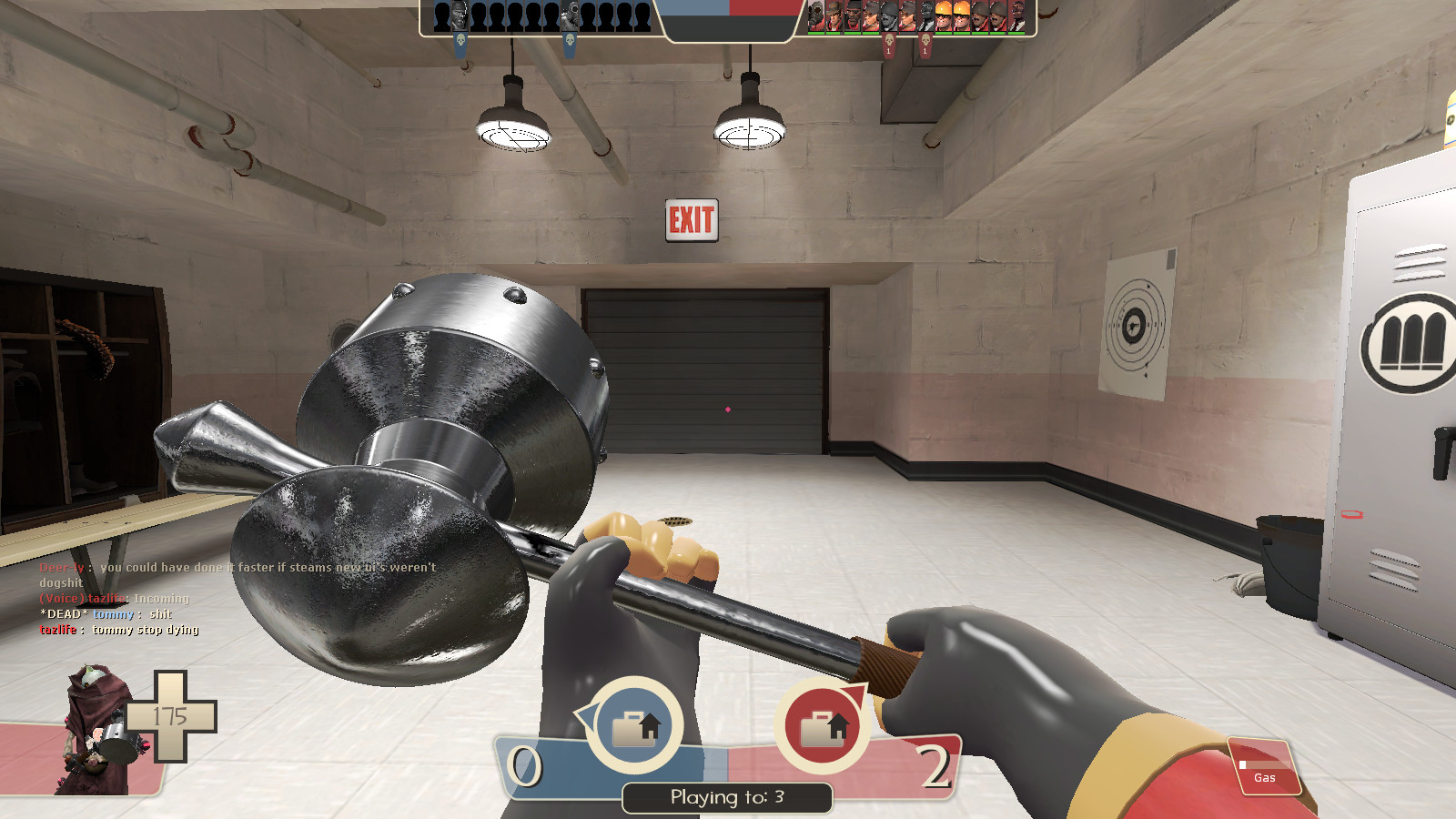Click an Engineer hard-hat avatar on red team
The image size is (1456, 819).
(x=944, y=15)
